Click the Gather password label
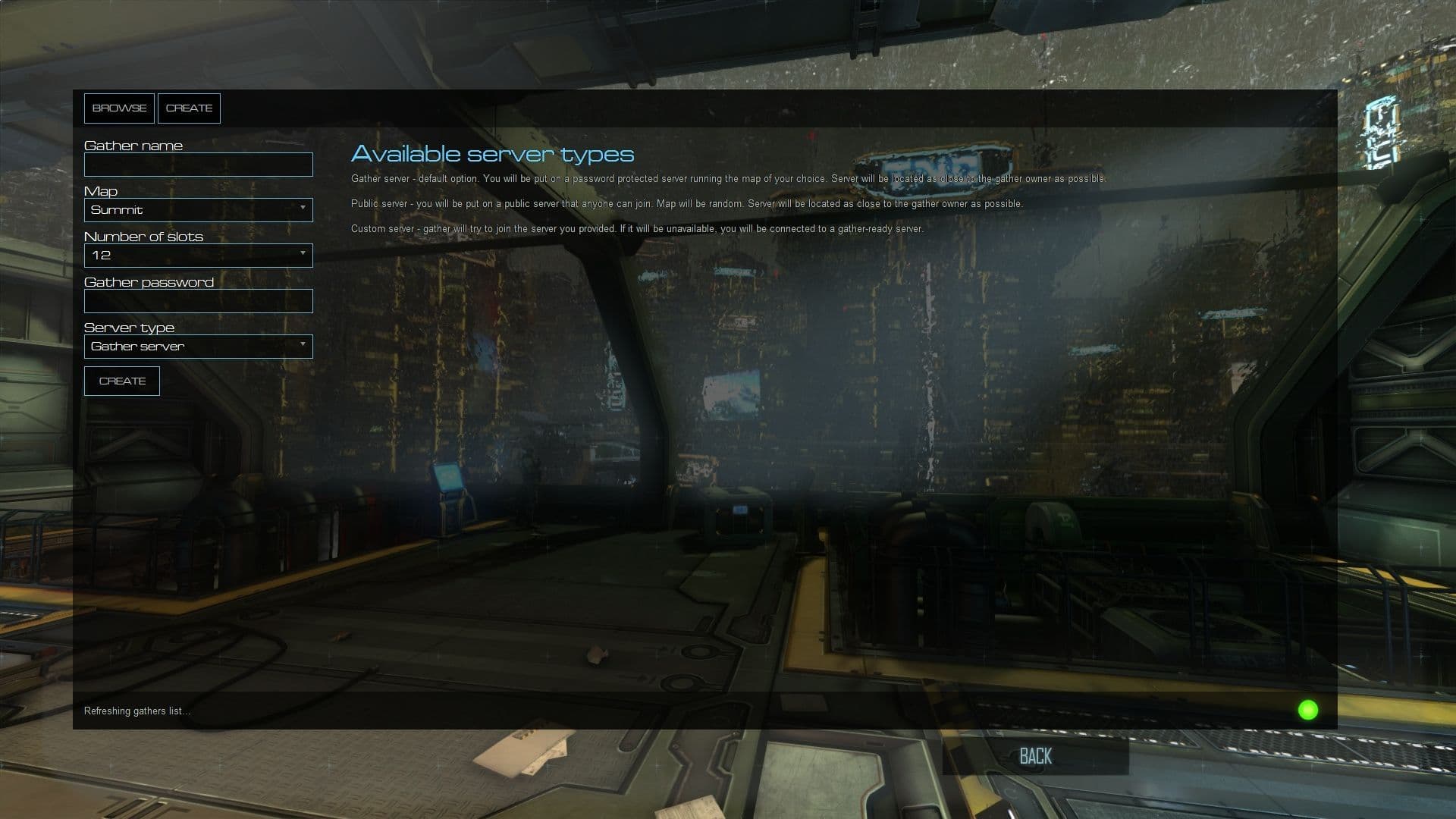Screen dimensions: 1456x819 point(149,281)
